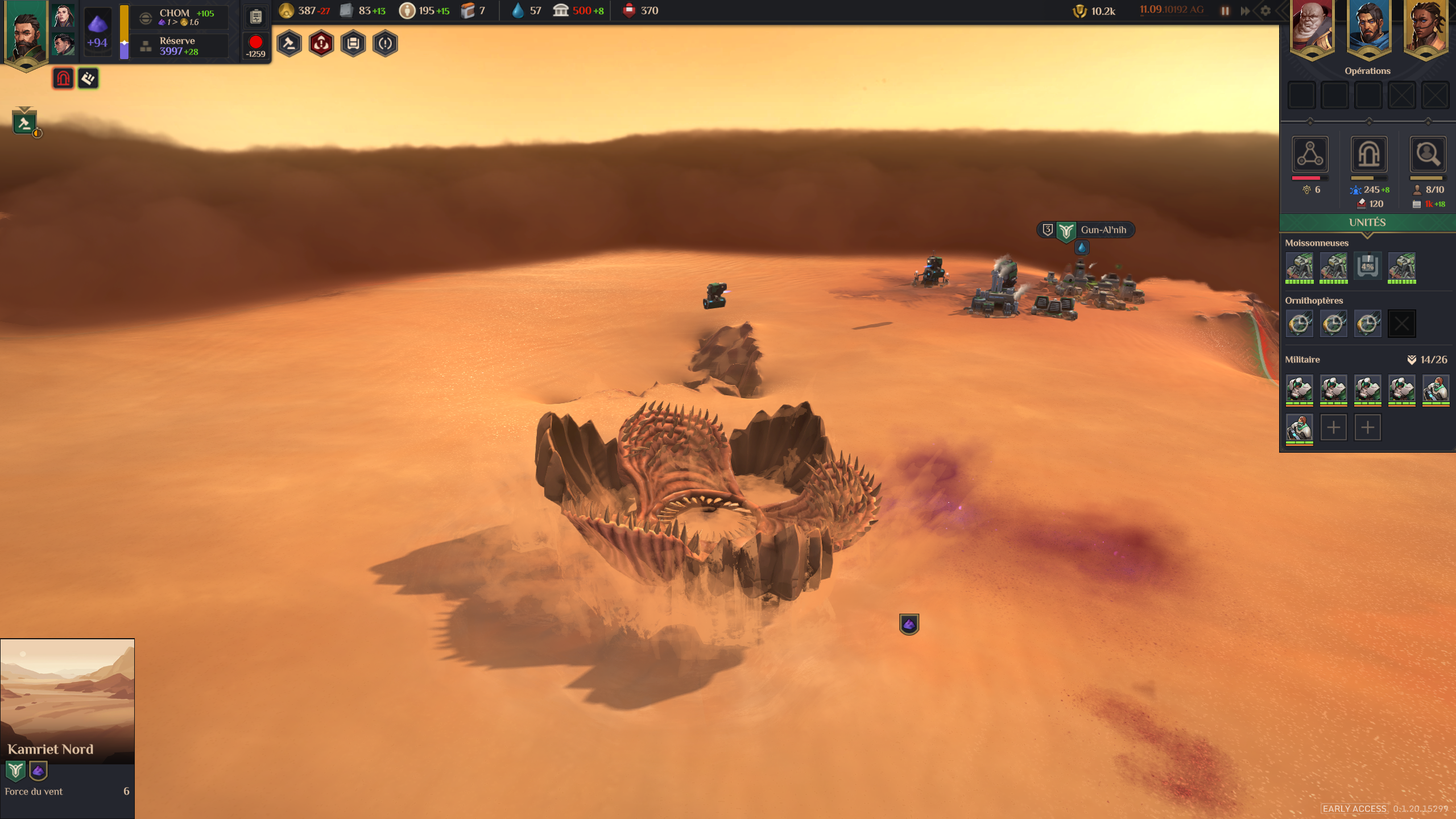Open the Landsraad arch button

pyautogui.click(x=1368, y=154)
